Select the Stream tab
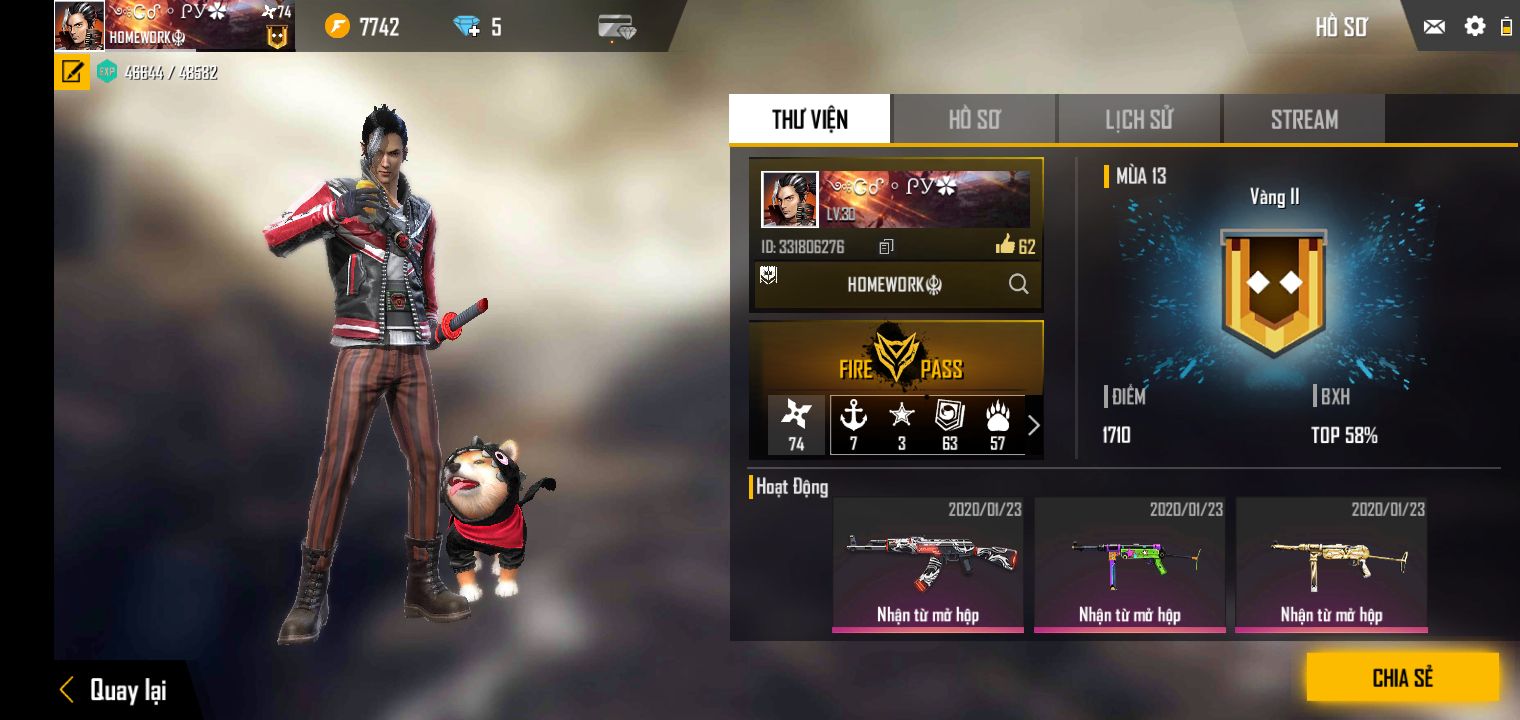This screenshot has height=720, width=1520. click(1303, 120)
